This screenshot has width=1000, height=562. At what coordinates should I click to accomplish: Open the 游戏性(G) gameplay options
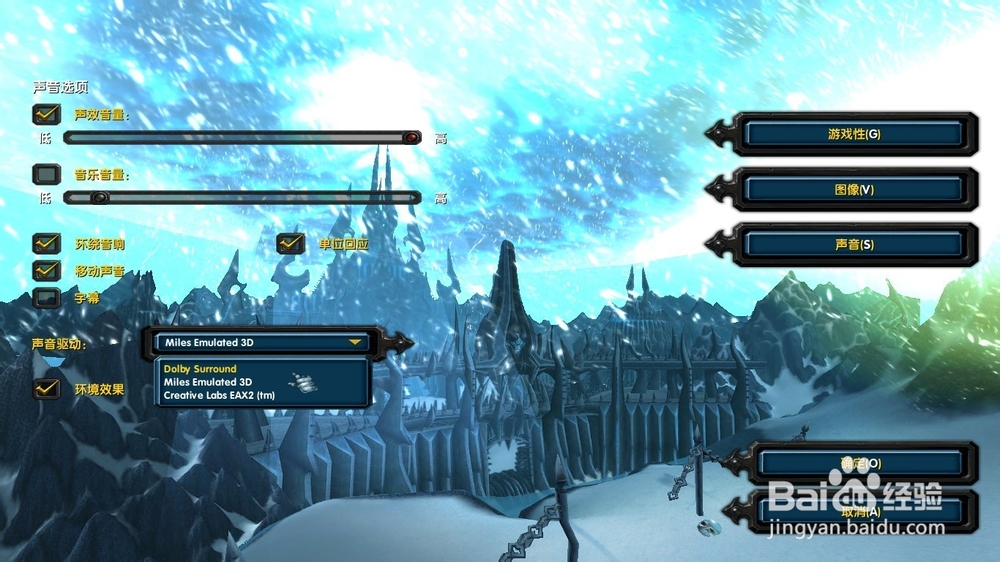click(x=853, y=134)
